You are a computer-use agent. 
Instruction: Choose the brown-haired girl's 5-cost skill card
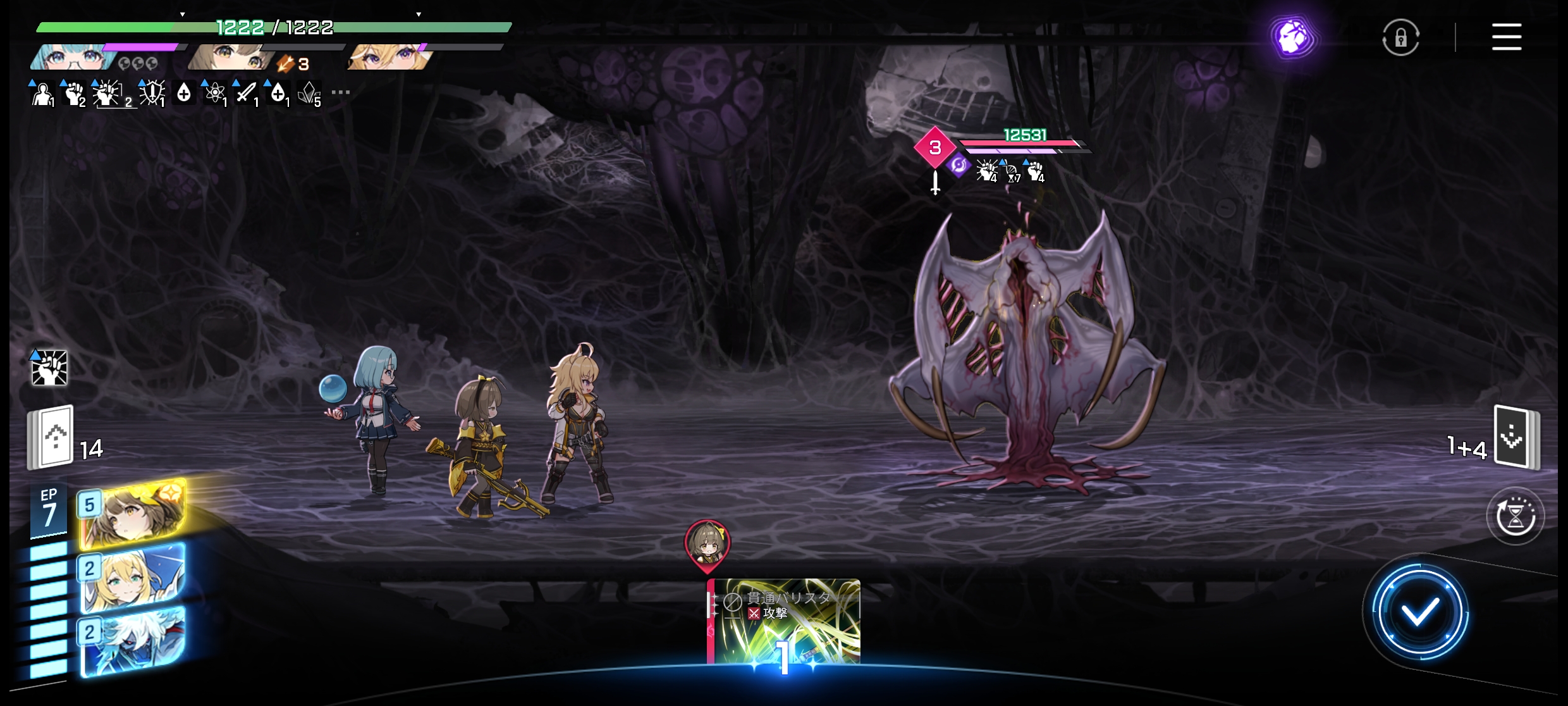tap(133, 514)
